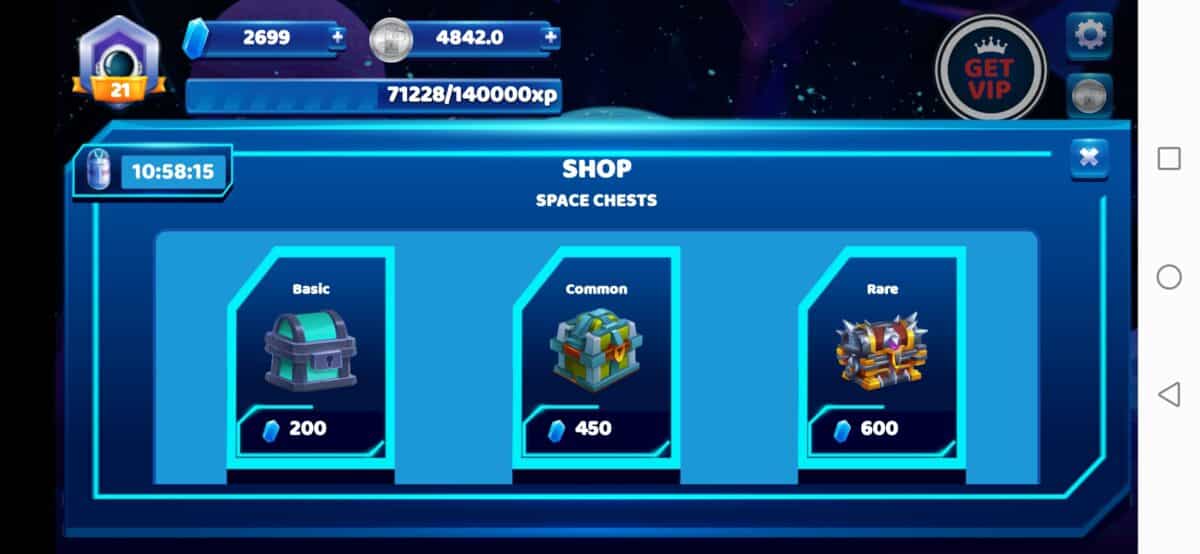The width and height of the screenshot is (1200, 554).
Task: Add more blue gems with plus button
Action: coord(337,38)
